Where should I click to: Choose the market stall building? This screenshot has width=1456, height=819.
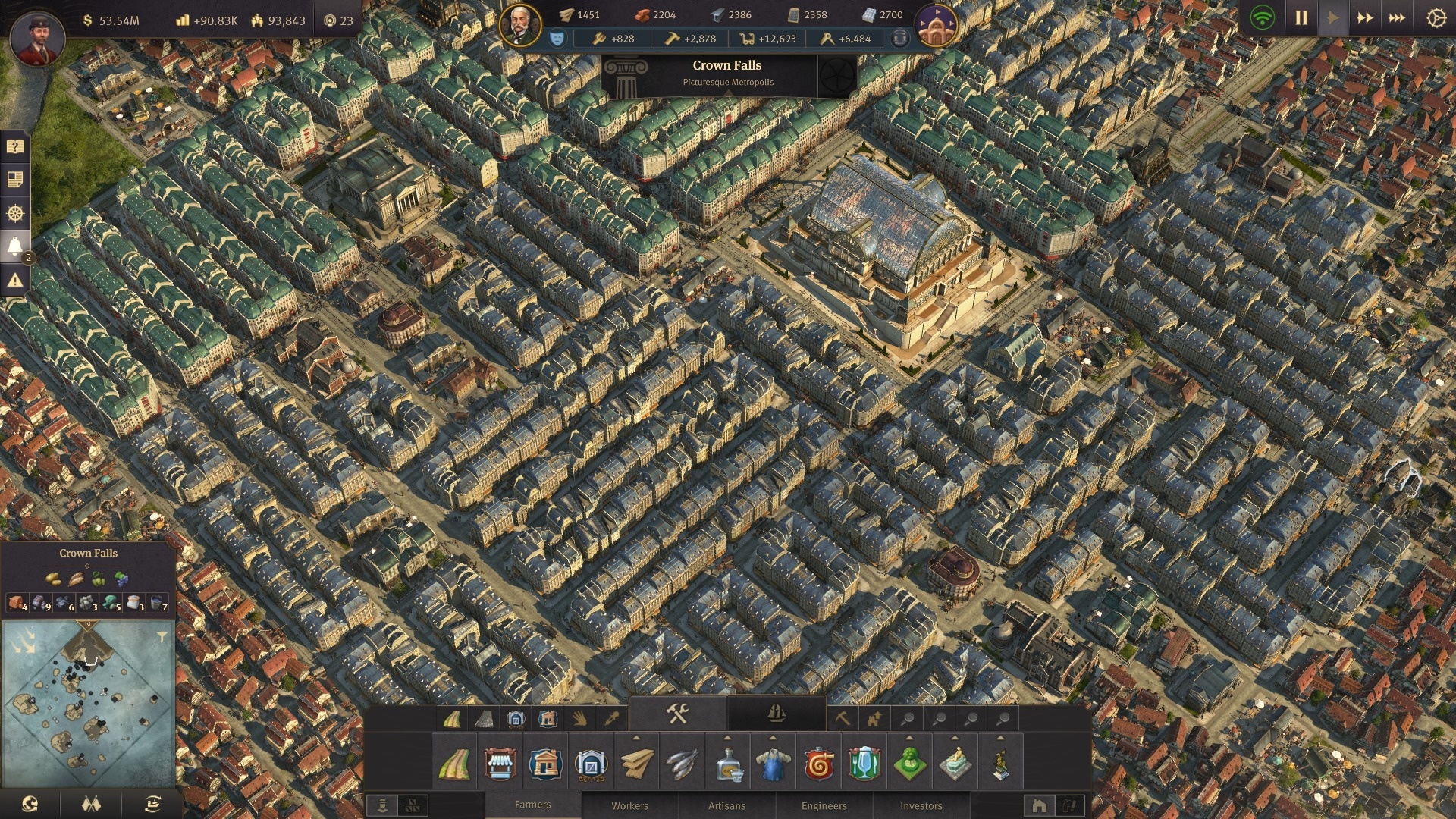pyautogui.click(x=499, y=764)
